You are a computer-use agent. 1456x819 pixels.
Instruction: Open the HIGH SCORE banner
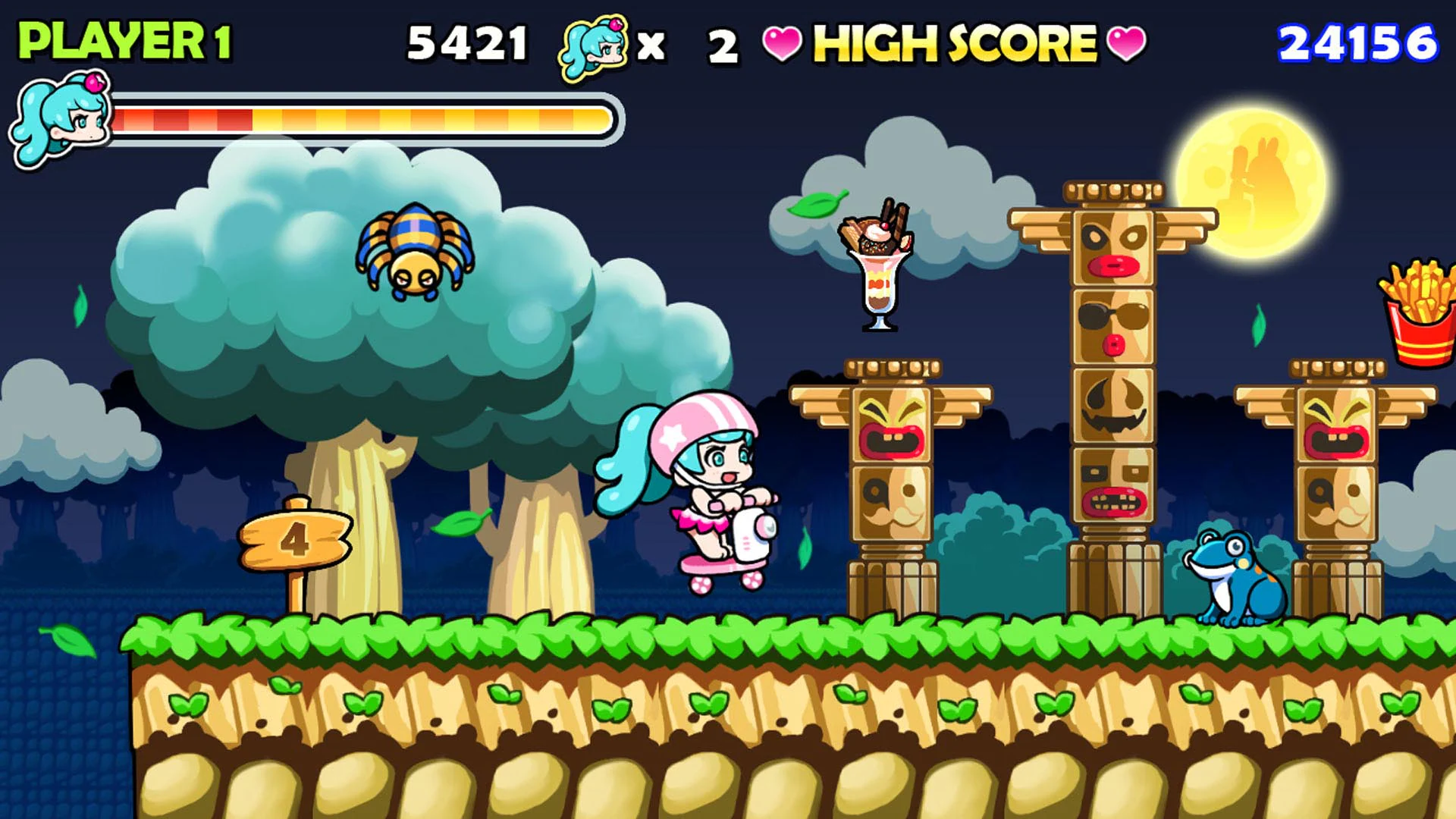pyautogui.click(x=952, y=44)
